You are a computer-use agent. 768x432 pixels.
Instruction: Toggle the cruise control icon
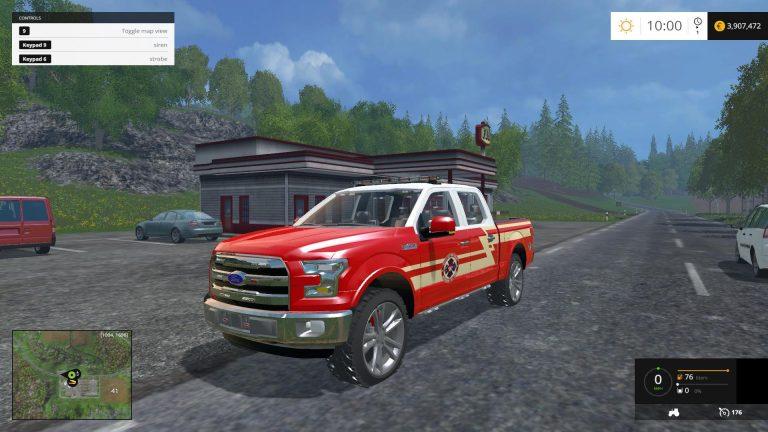(x=722, y=412)
